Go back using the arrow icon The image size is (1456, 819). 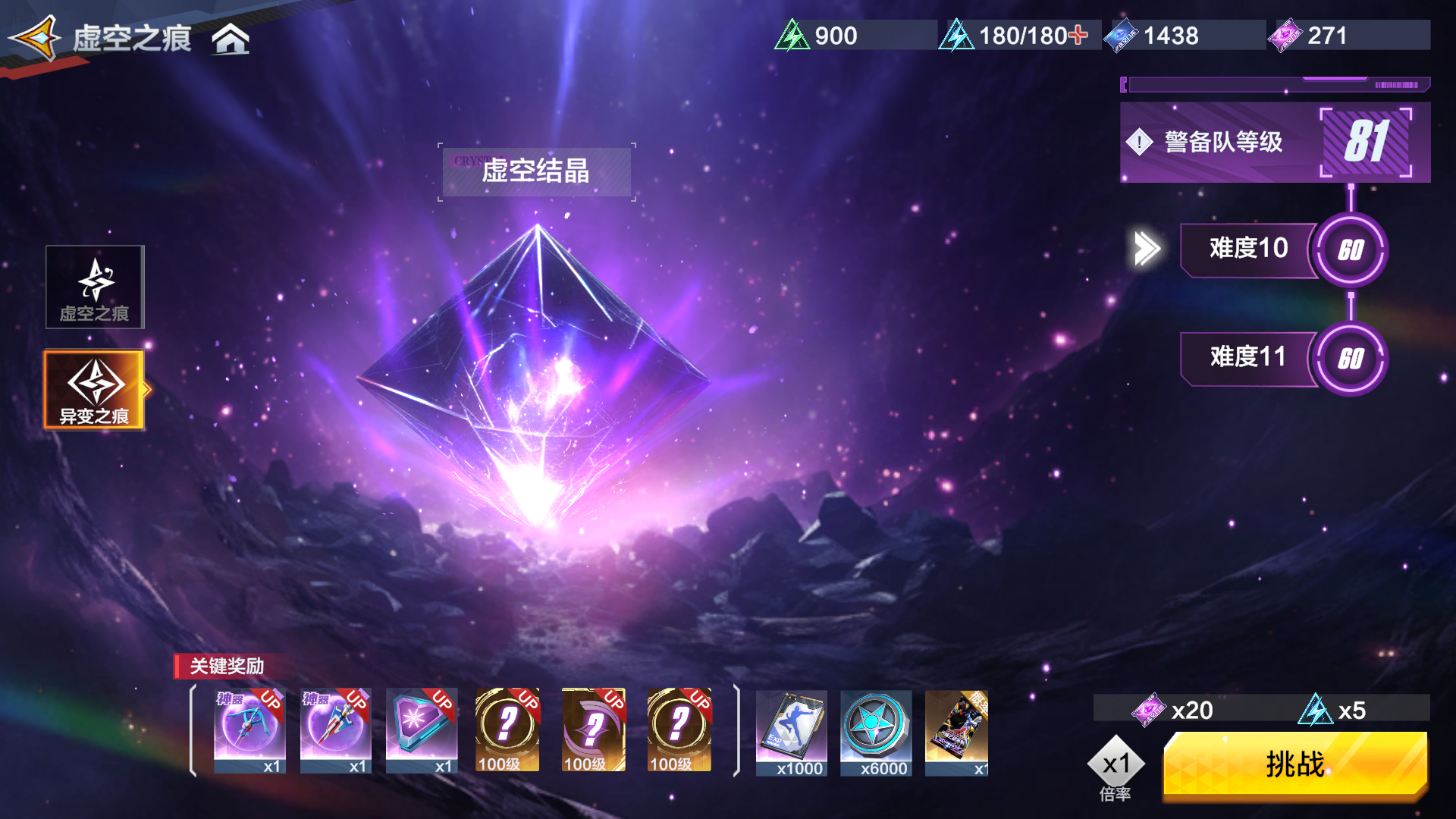point(36,38)
